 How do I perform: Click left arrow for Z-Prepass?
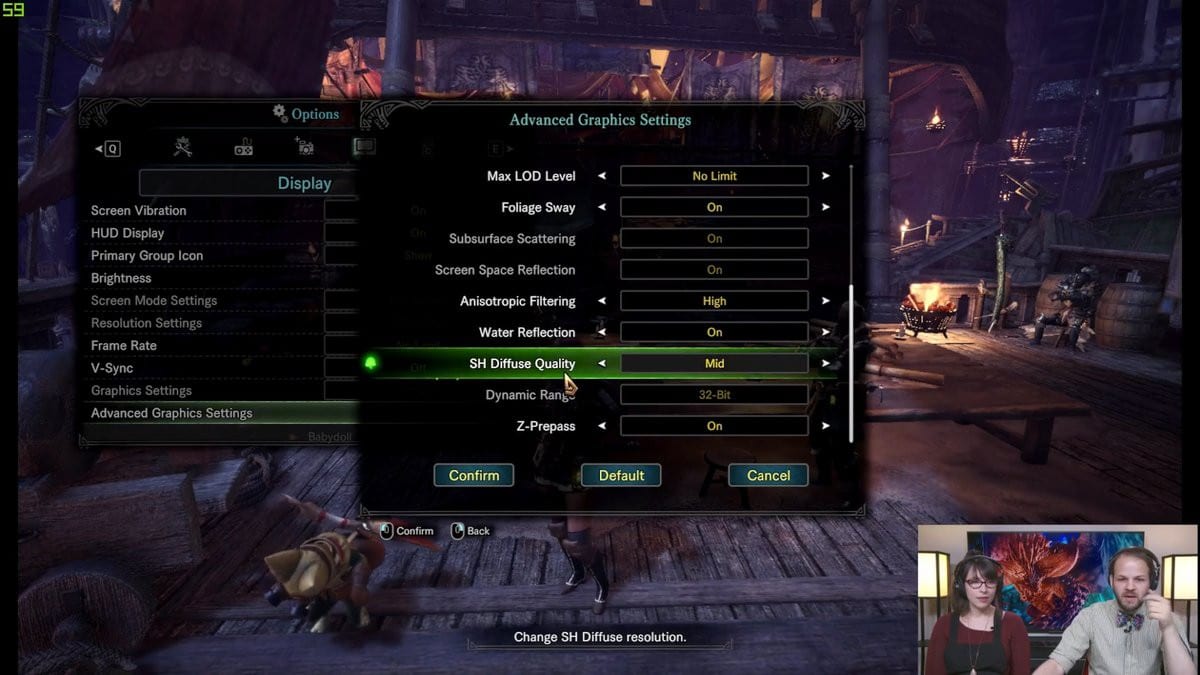tap(602, 426)
